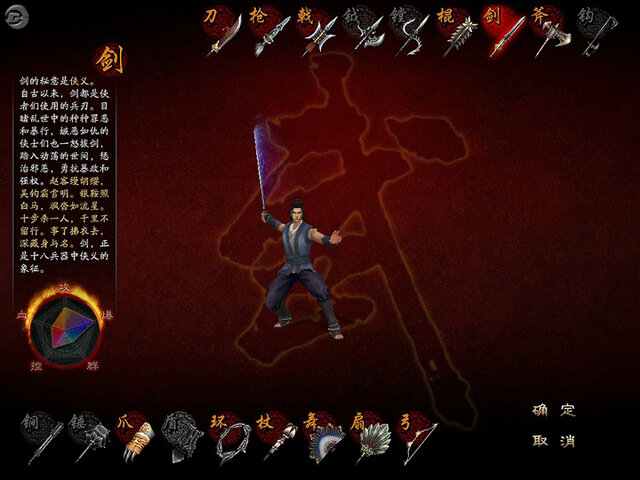Choose the 扇 feather fan weapon
This screenshot has width=640, height=480.
click(x=371, y=438)
